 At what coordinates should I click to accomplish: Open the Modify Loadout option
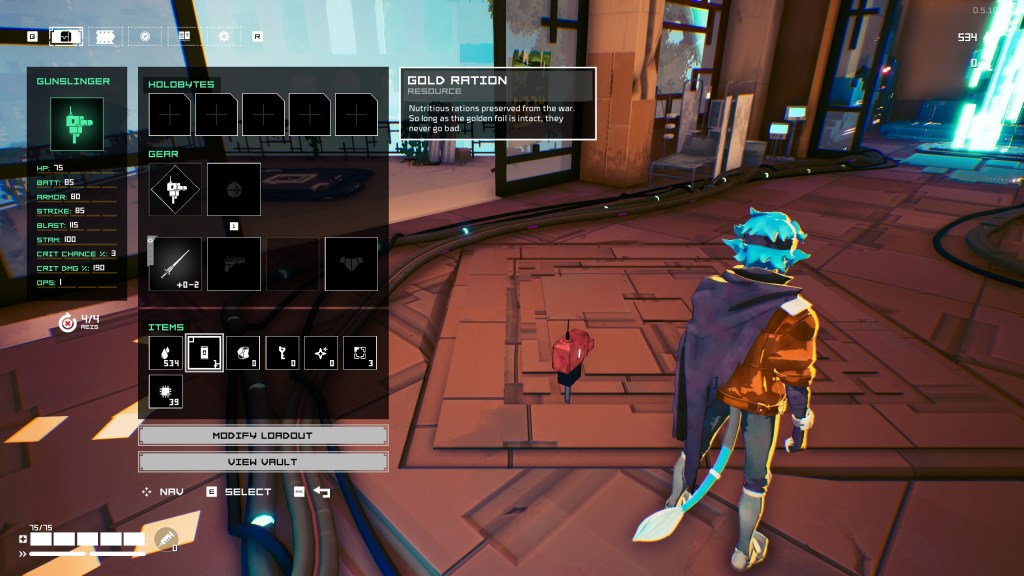[x=263, y=436]
